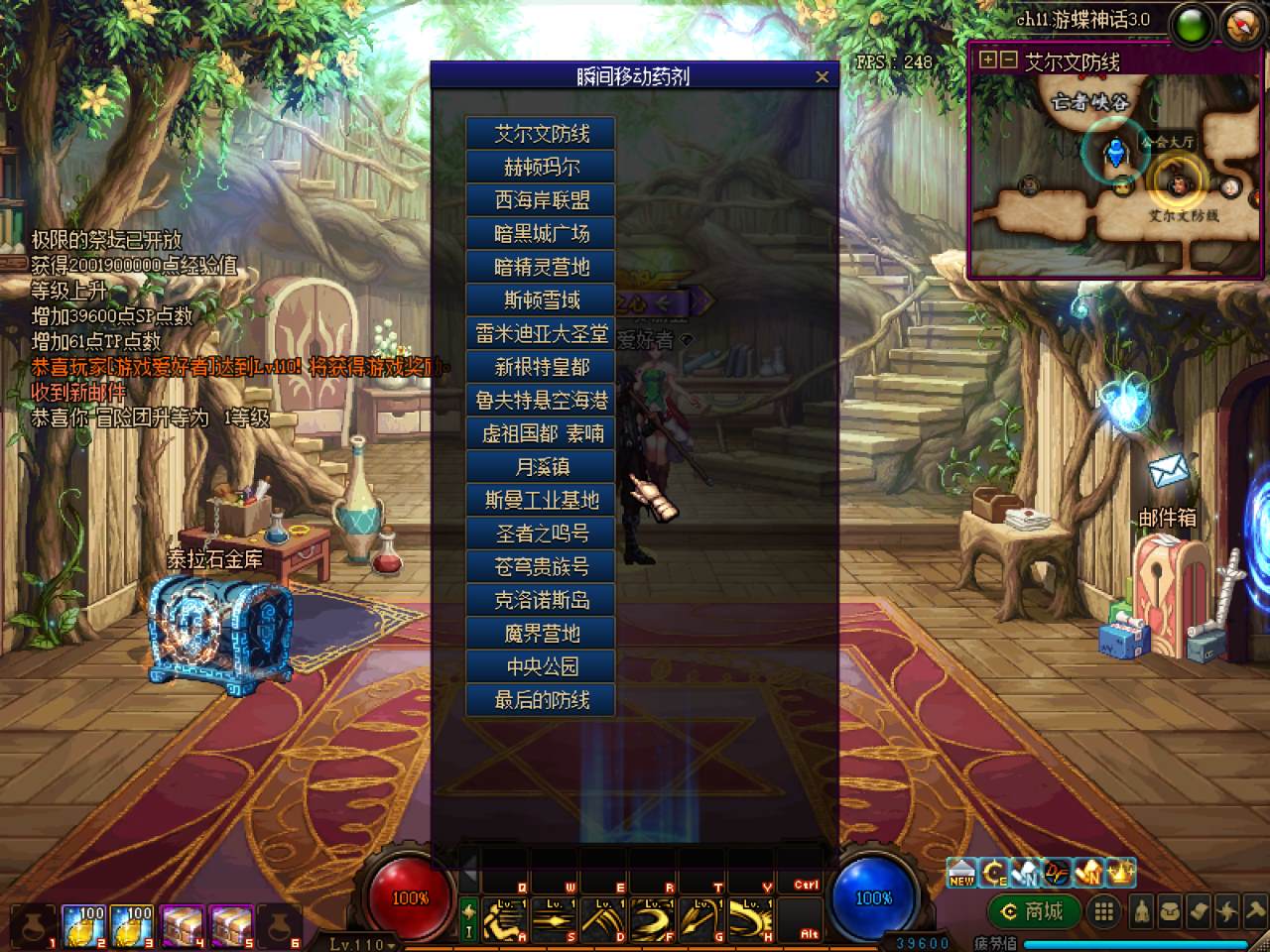Choose 西海岸联盟 from the list
The width and height of the screenshot is (1270, 952).
pyautogui.click(x=541, y=200)
